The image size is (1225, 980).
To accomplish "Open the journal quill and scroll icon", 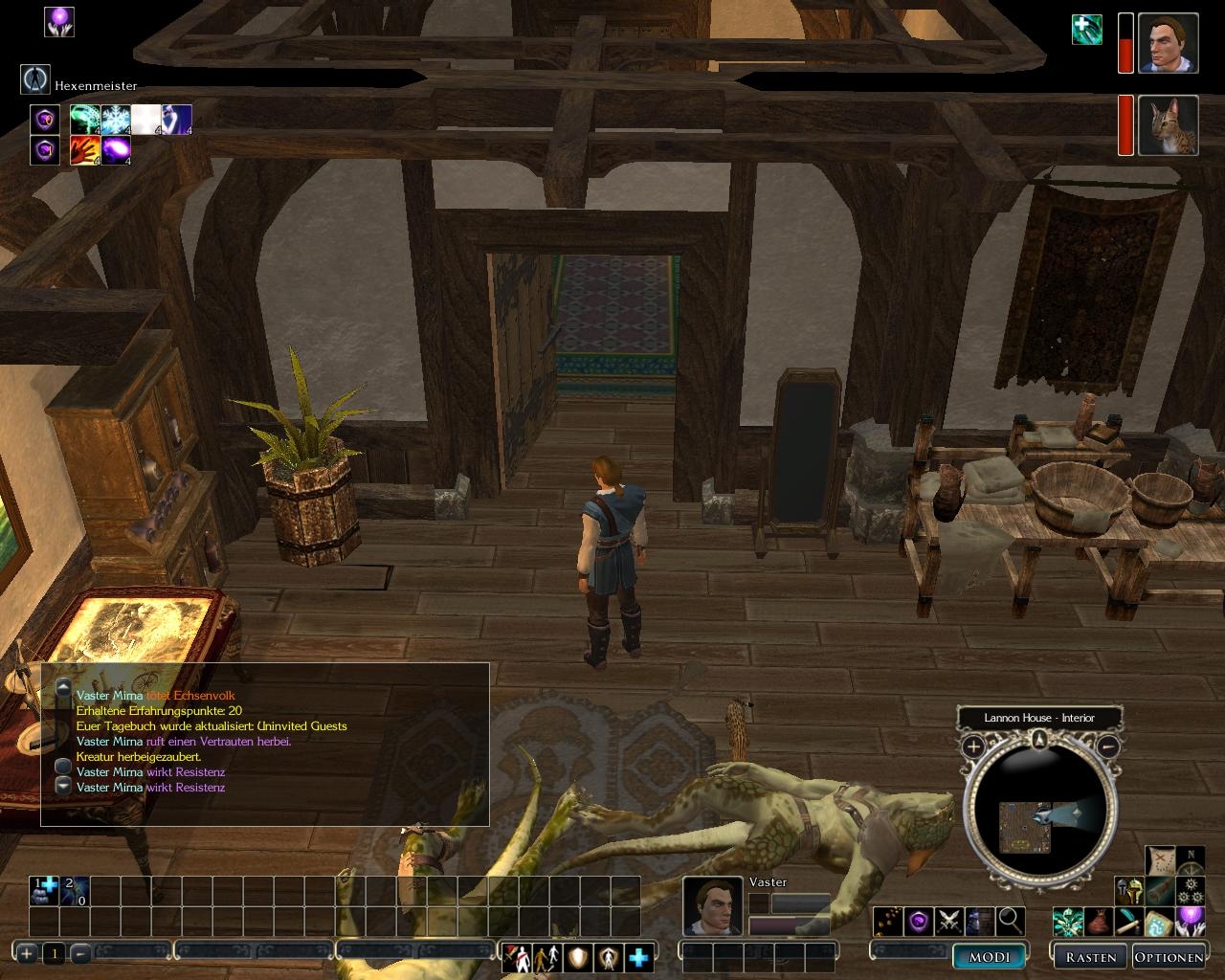I will point(1128,923).
